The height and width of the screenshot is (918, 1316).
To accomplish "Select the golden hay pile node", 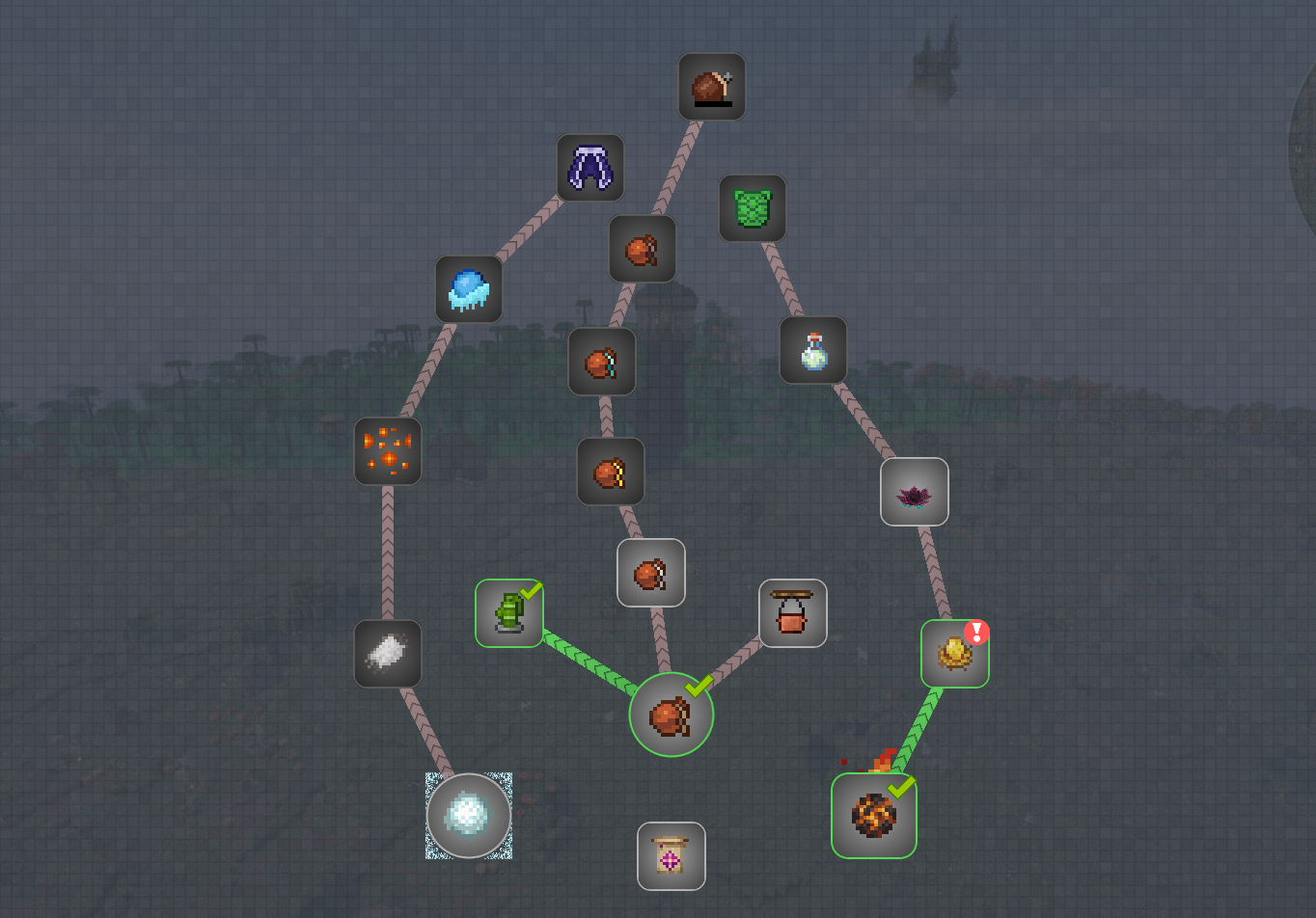I will [953, 652].
